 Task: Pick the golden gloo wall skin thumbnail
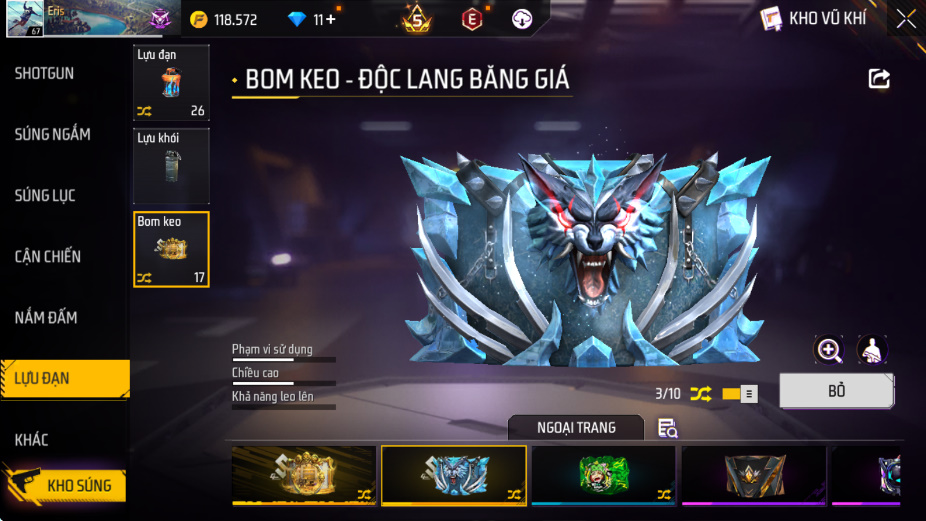tap(304, 475)
